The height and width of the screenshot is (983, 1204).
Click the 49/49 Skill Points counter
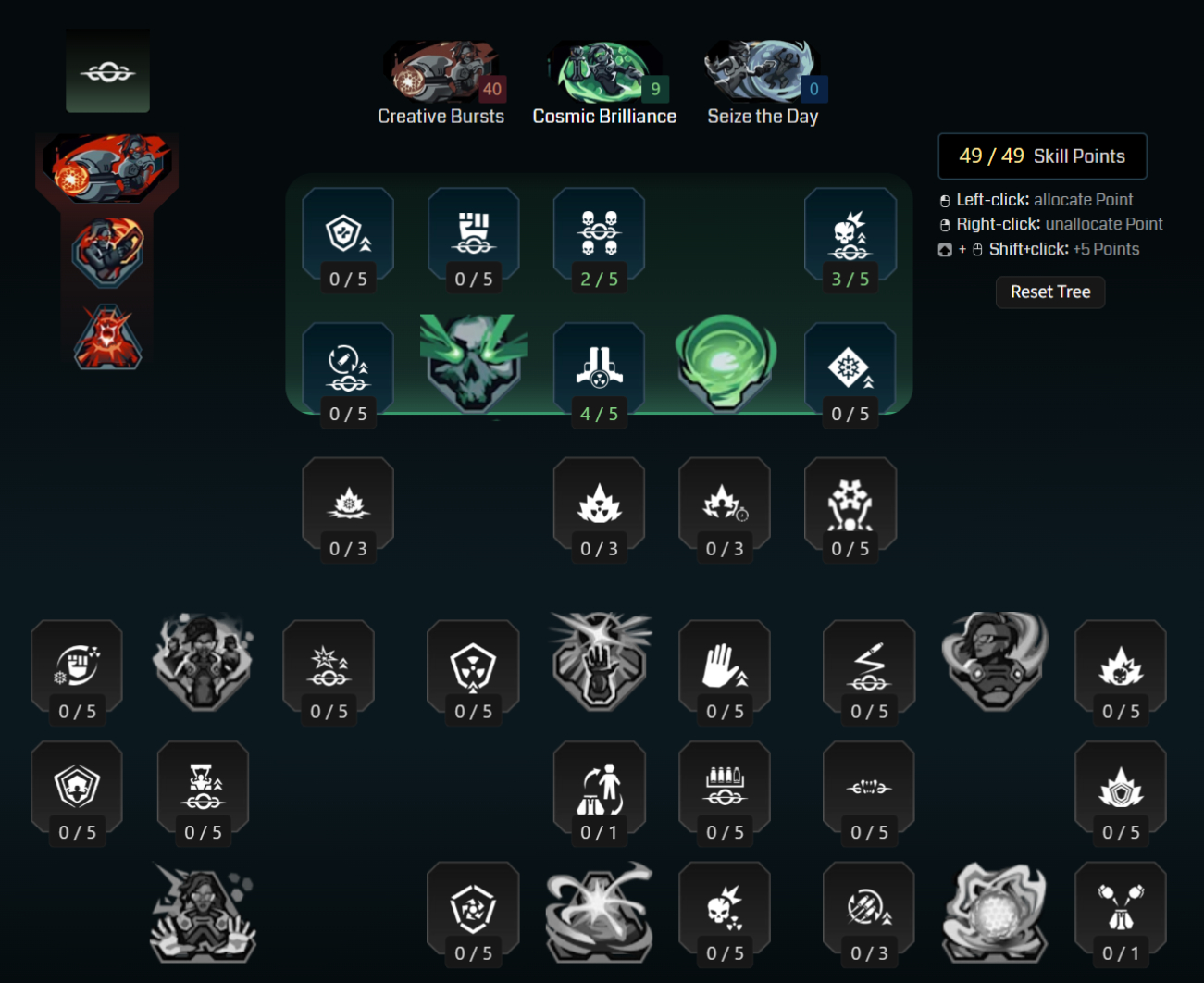(1042, 156)
